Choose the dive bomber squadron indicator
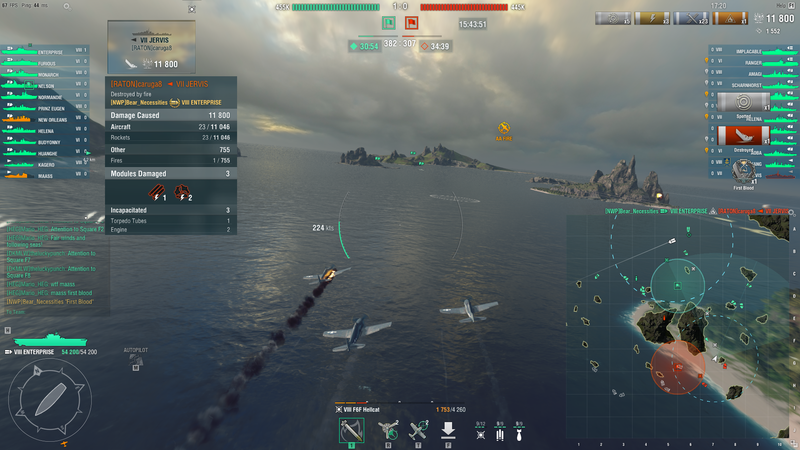Viewport: 800px width, 450px height. pyautogui.click(x=519, y=430)
